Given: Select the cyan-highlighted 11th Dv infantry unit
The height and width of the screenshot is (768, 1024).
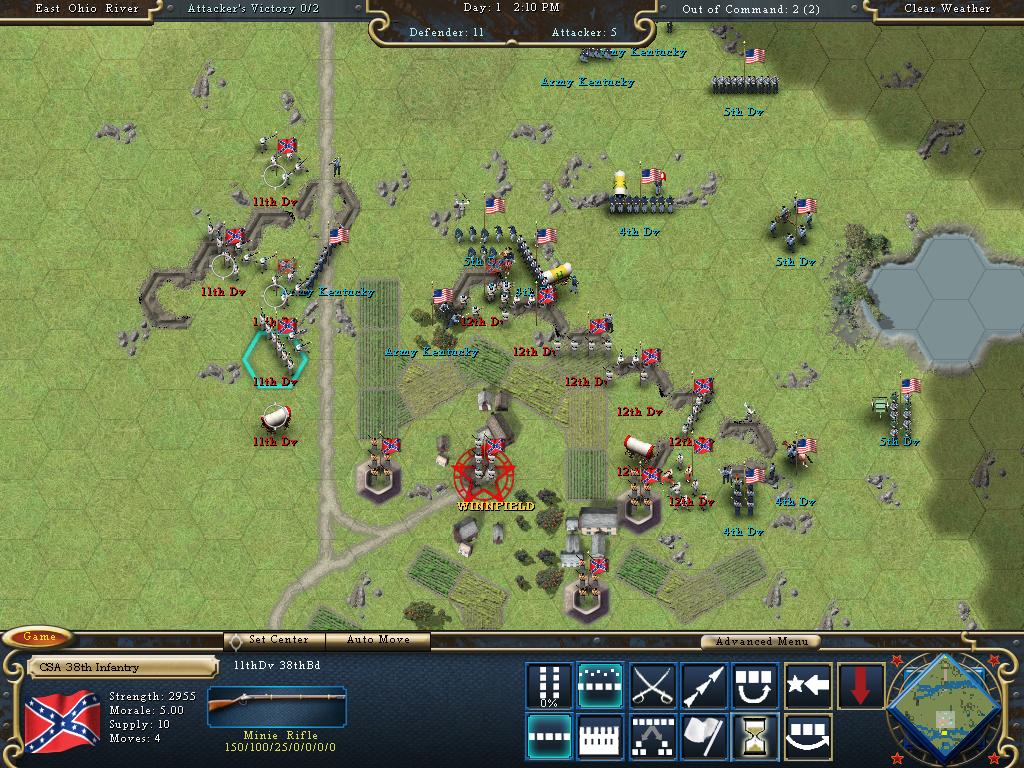Looking at the screenshot, I should tap(275, 352).
